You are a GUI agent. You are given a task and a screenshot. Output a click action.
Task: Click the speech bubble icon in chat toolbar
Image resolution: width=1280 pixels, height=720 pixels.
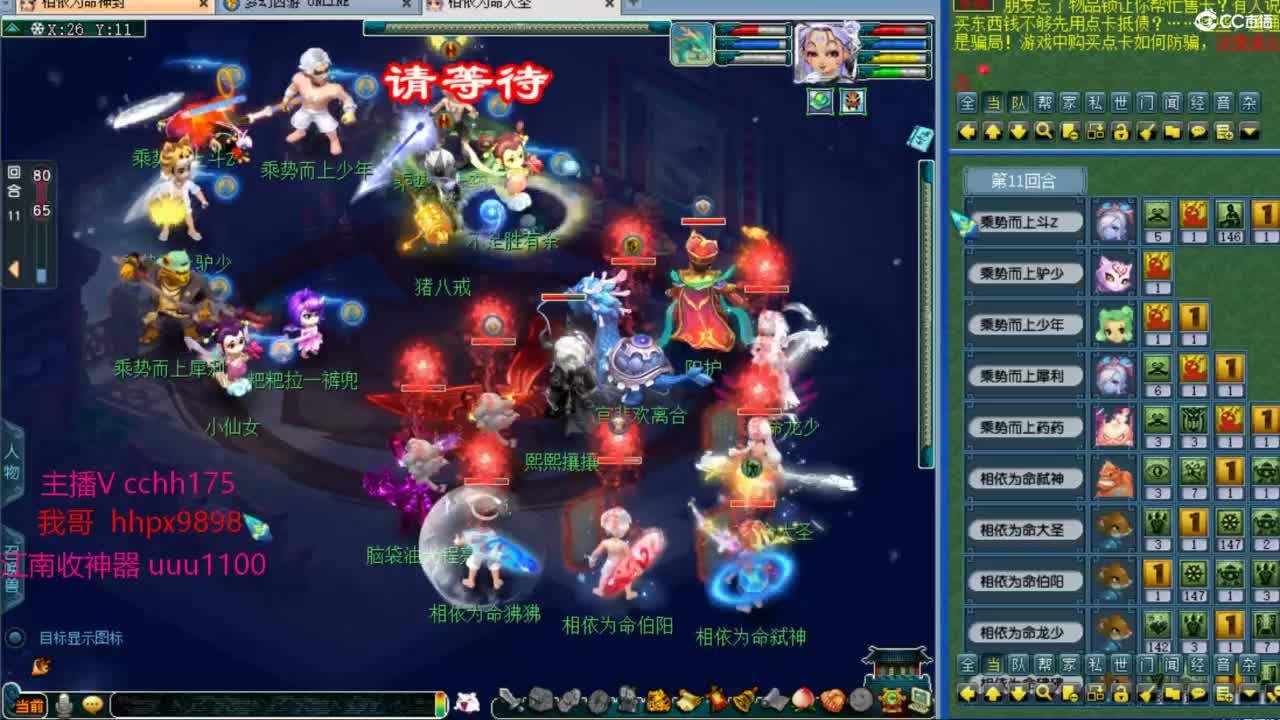[x=1198, y=130]
